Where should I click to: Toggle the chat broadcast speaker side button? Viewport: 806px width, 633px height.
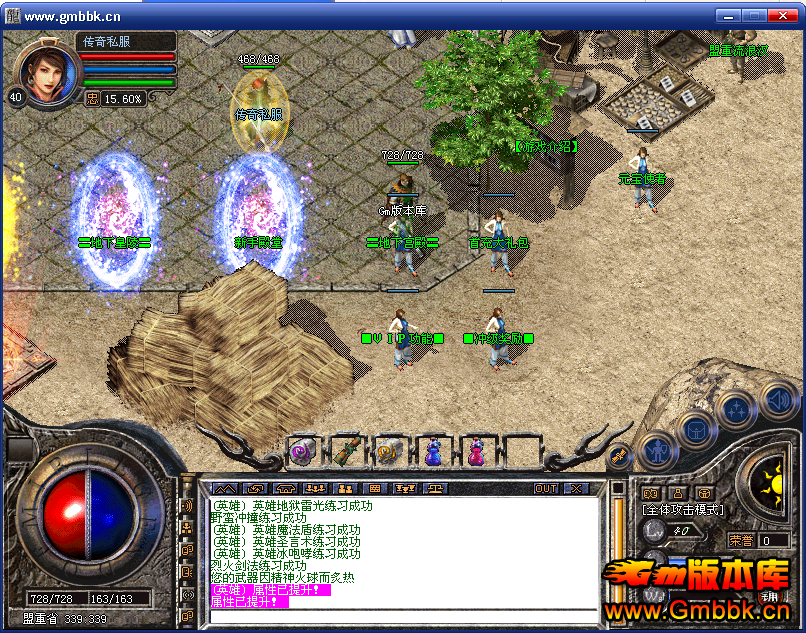coord(187,505)
